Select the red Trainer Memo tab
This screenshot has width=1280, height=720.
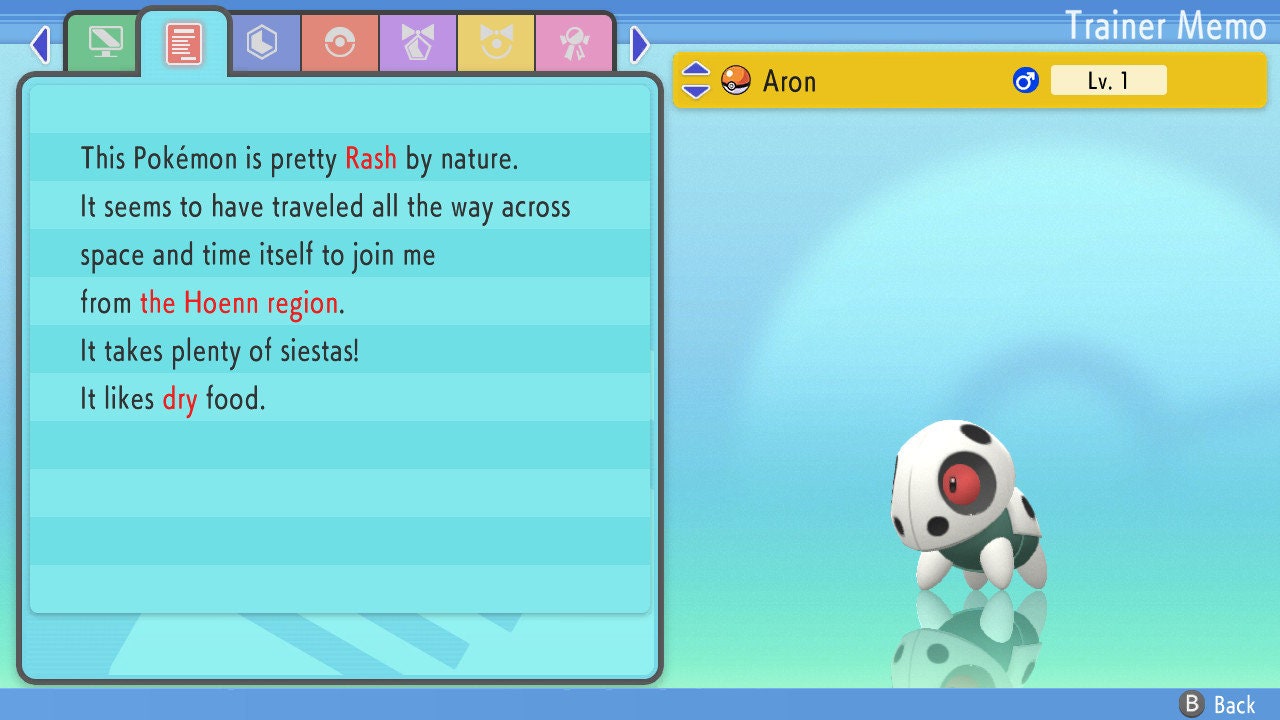[x=184, y=43]
